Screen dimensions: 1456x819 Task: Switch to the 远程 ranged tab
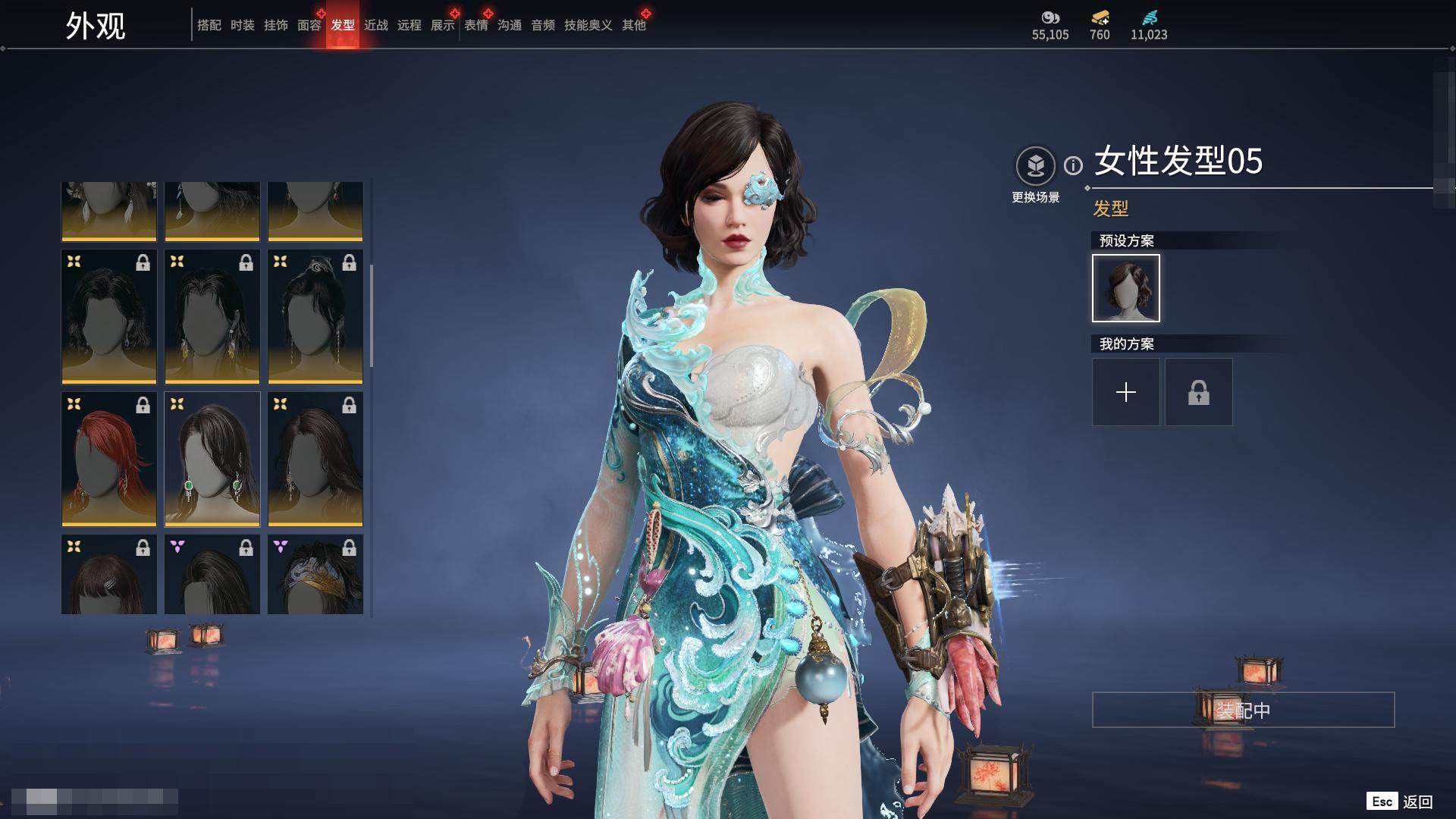pyautogui.click(x=409, y=25)
